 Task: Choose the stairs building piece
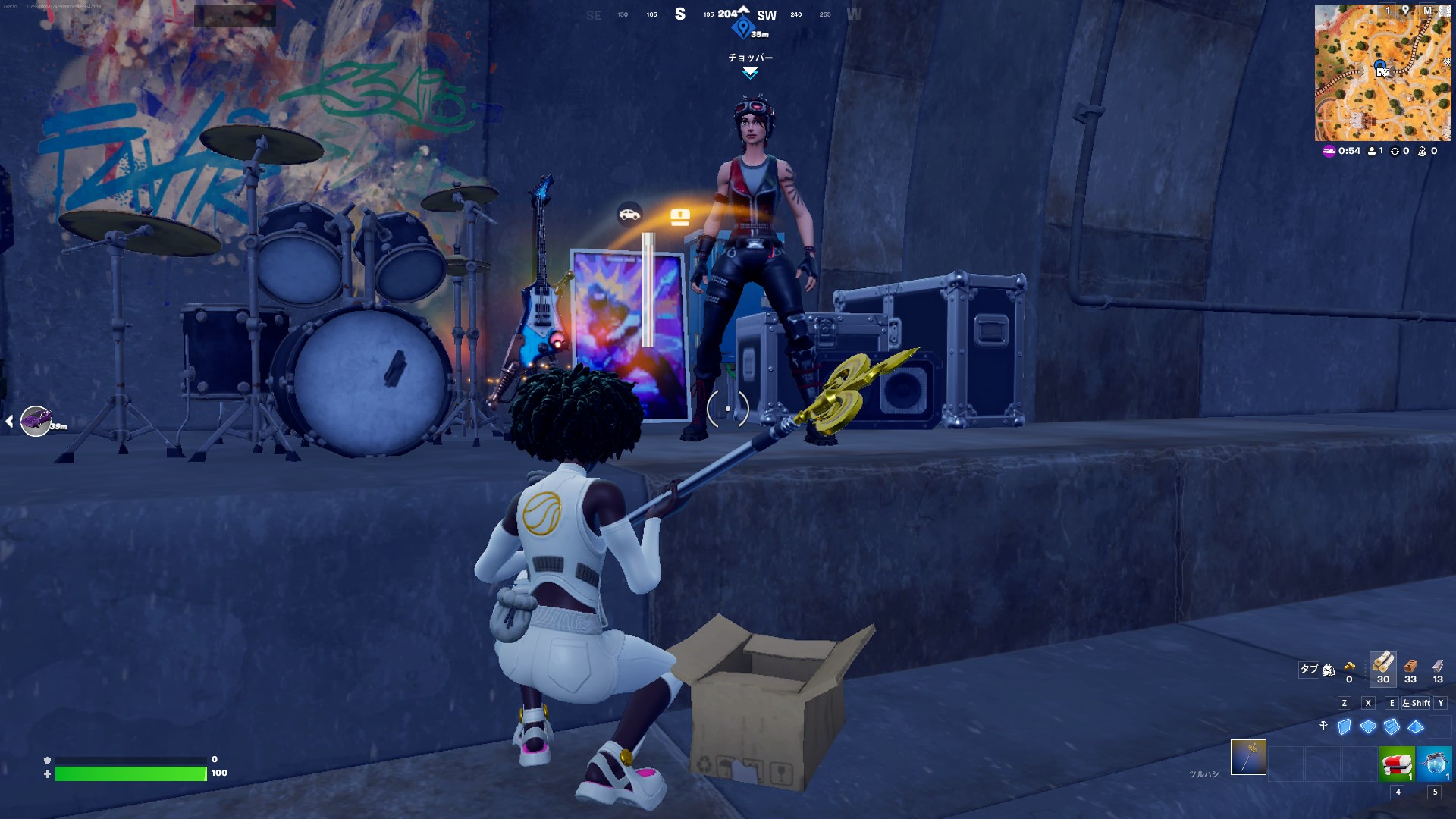(1392, 726)
